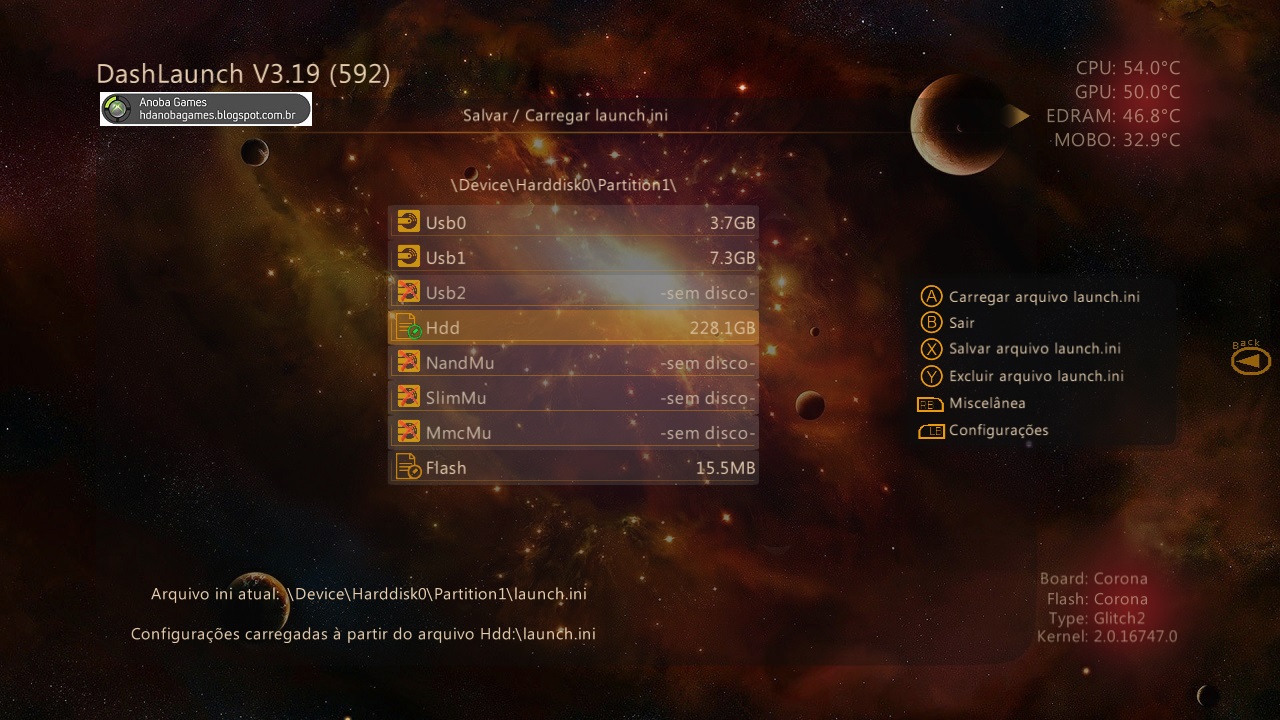The image size is (1280, 720).
Task: Click the crossed-out Usb2 no-disc icon
Action: click(409, 292)
